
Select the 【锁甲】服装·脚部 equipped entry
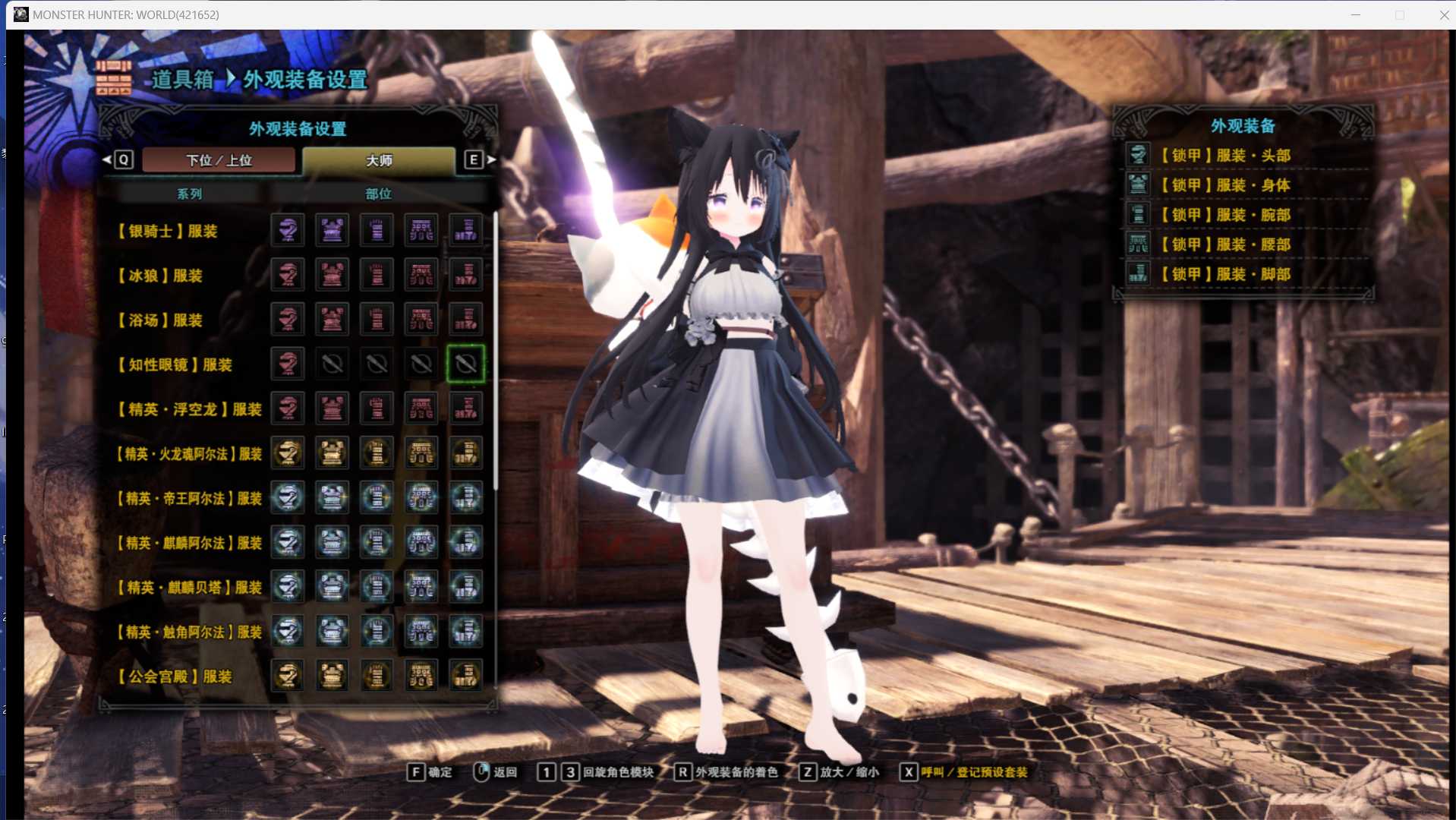[1225, 274]
